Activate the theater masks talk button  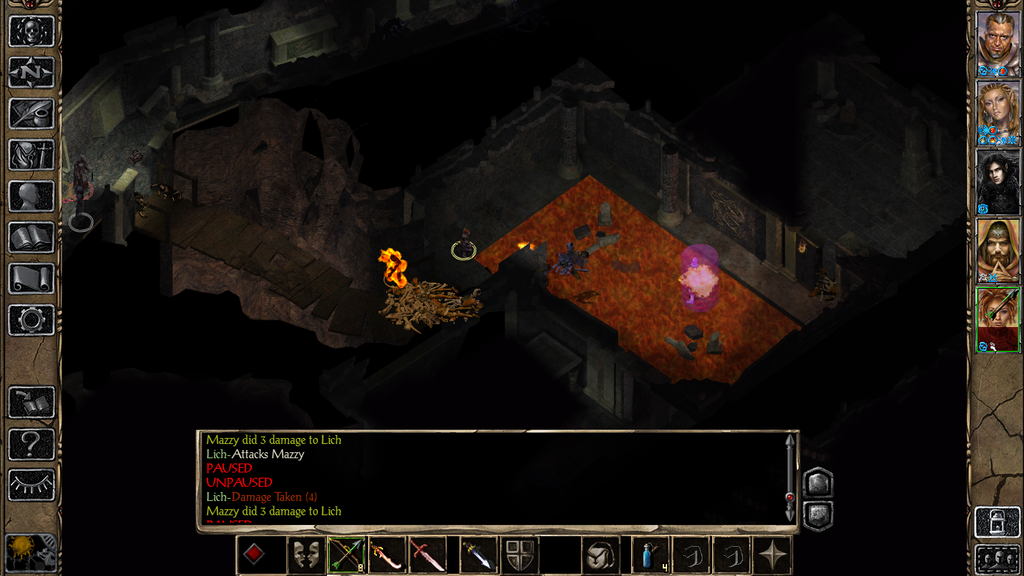click(x=305, y=555)
